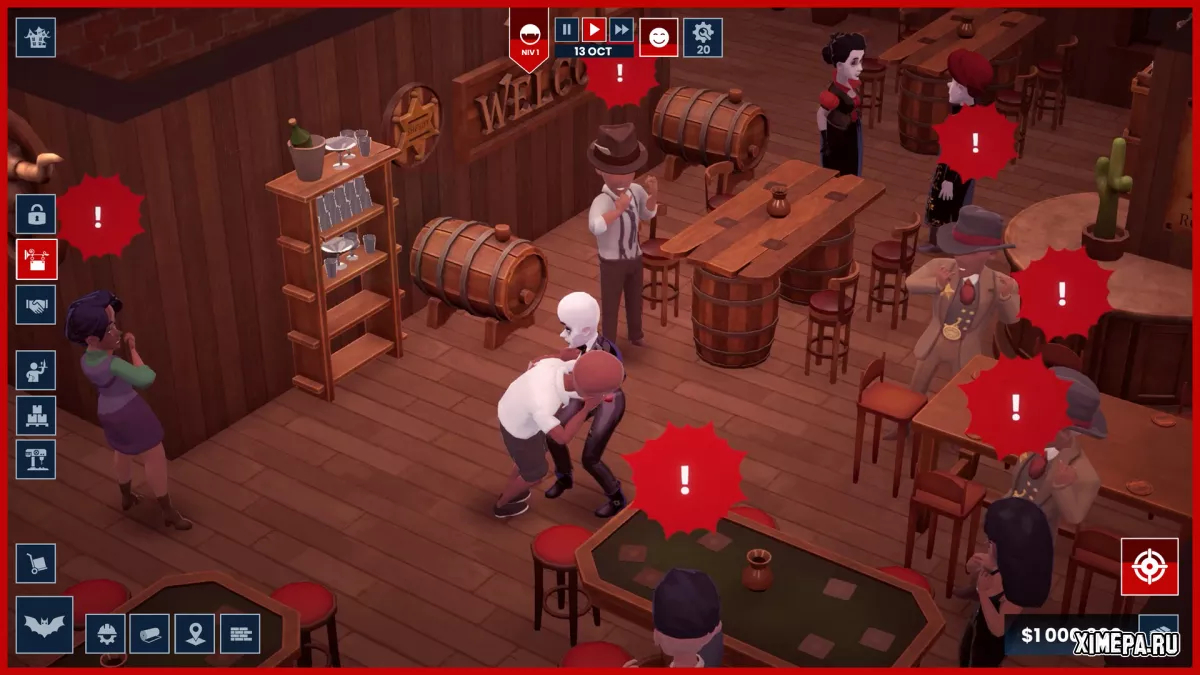Activate fast-forward speed

621,30
